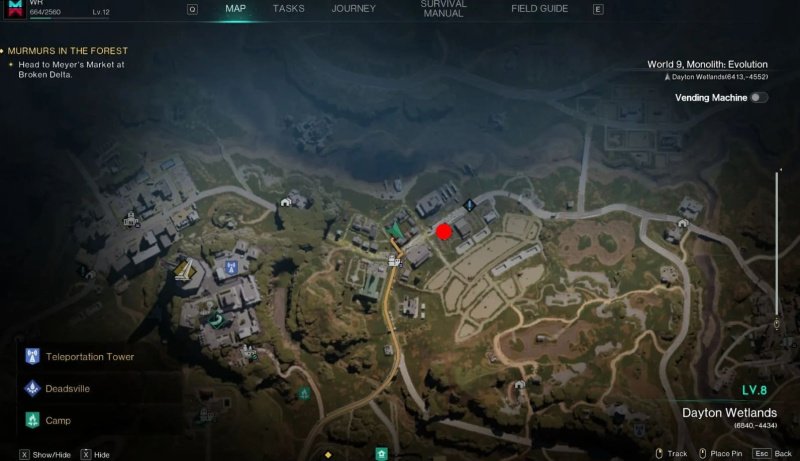Click the gold monolith marker on the map
Viewport: 800px width, 461px height.
[x=183, y=269]
